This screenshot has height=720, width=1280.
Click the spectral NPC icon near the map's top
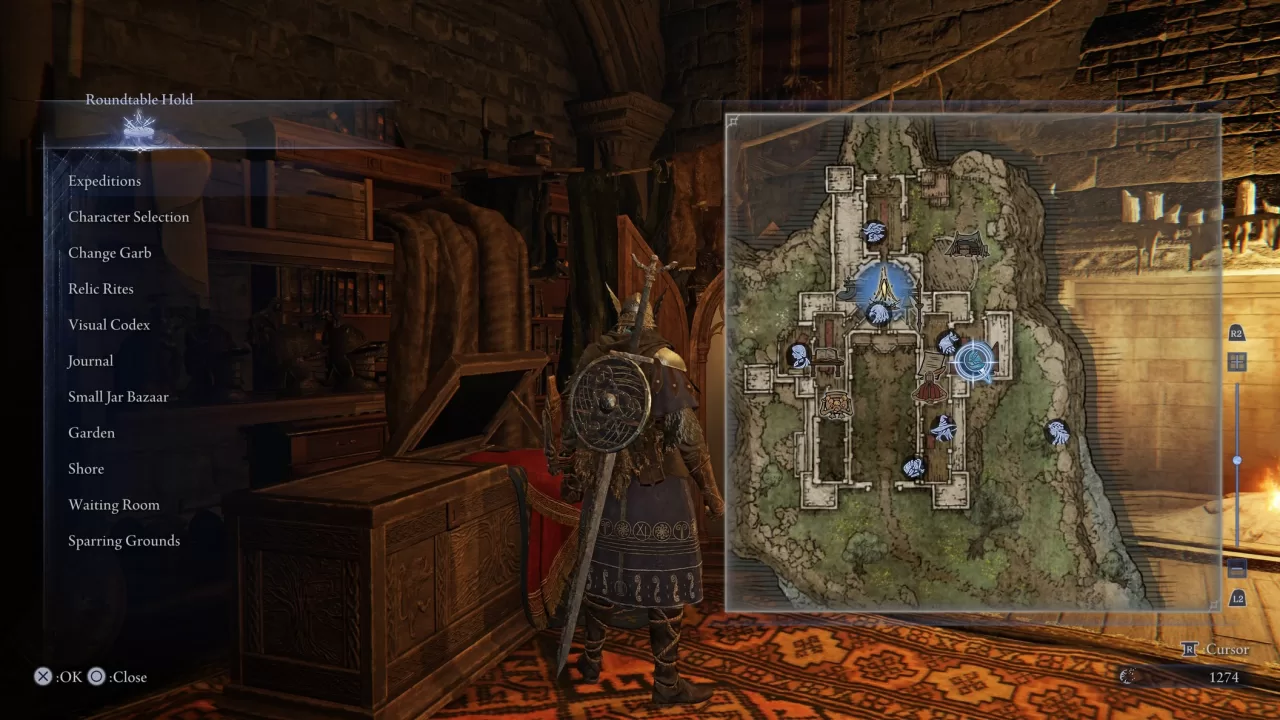coord(874,230)
